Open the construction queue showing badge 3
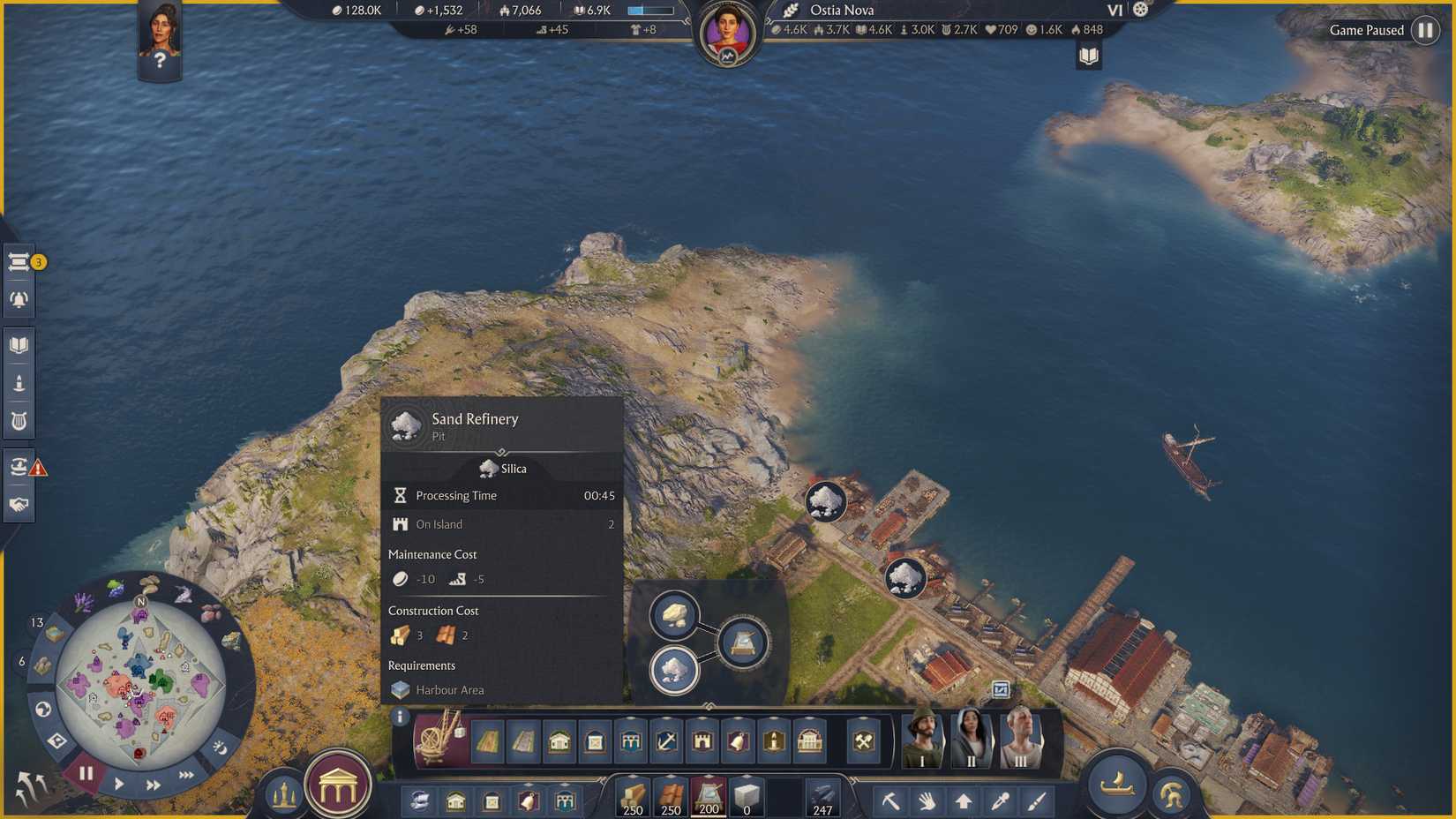 point(18,261)
